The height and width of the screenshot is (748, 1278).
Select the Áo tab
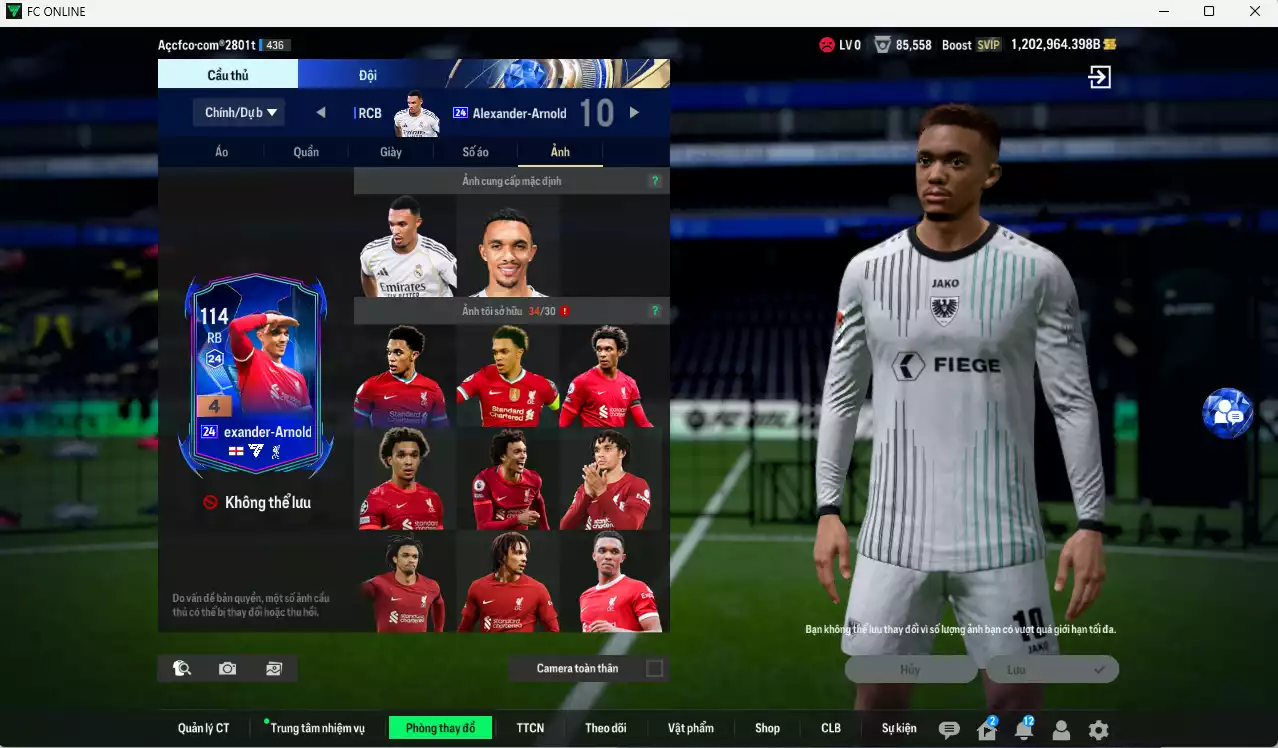tap(221, 152)
